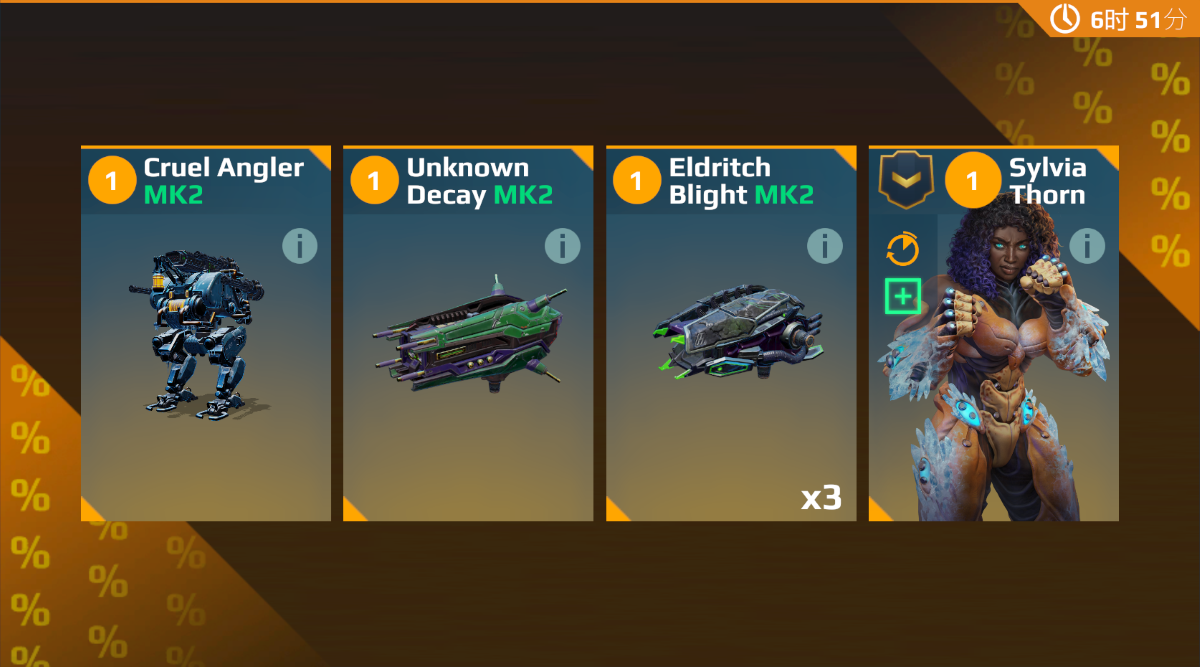The width and height of the screenshot is (1200, 667).
Task: View info for Eldritch Blight MK2
Action: [825, 246]
